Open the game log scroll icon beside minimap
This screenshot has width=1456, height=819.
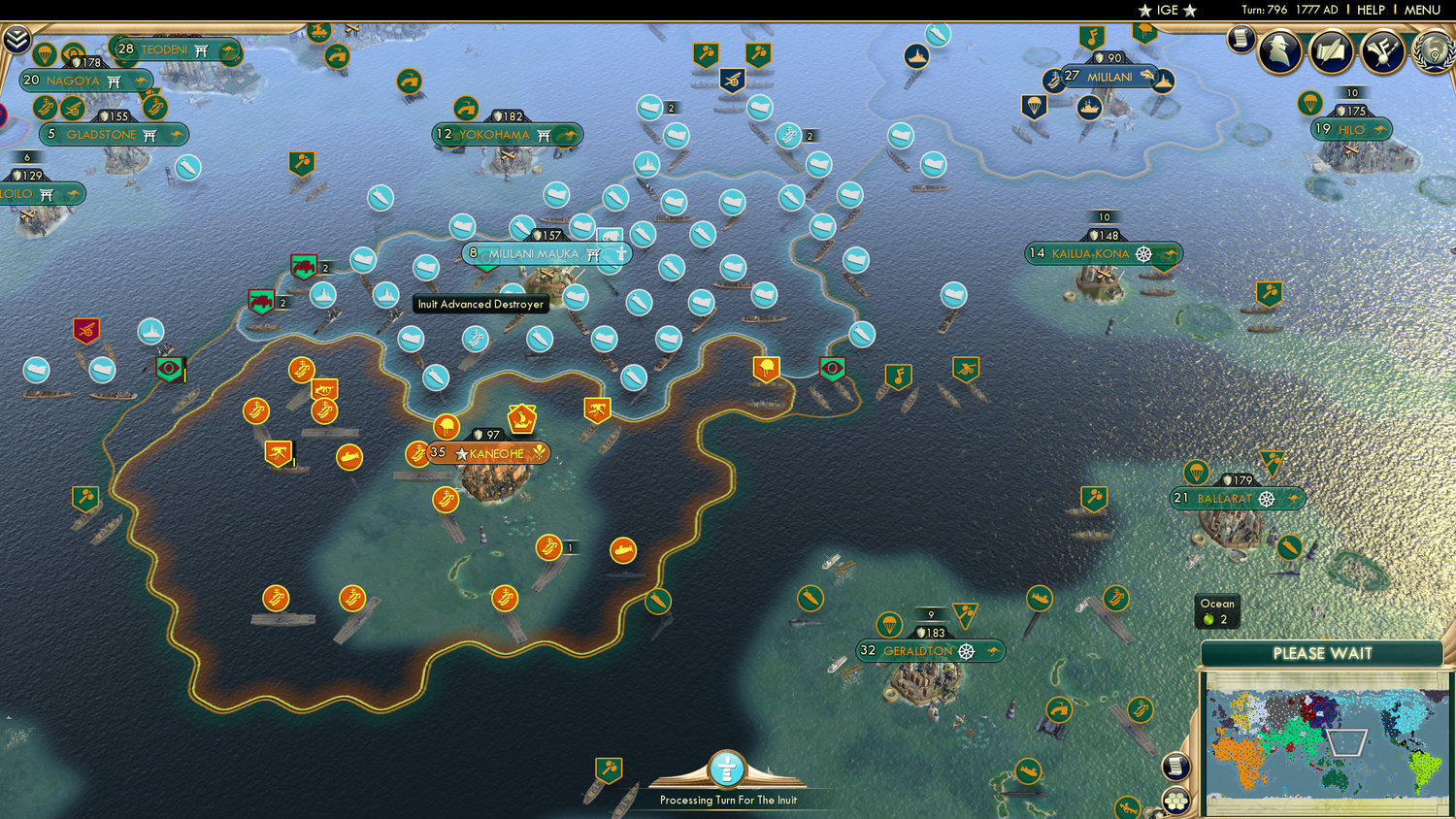click(x=1174, y=766)
